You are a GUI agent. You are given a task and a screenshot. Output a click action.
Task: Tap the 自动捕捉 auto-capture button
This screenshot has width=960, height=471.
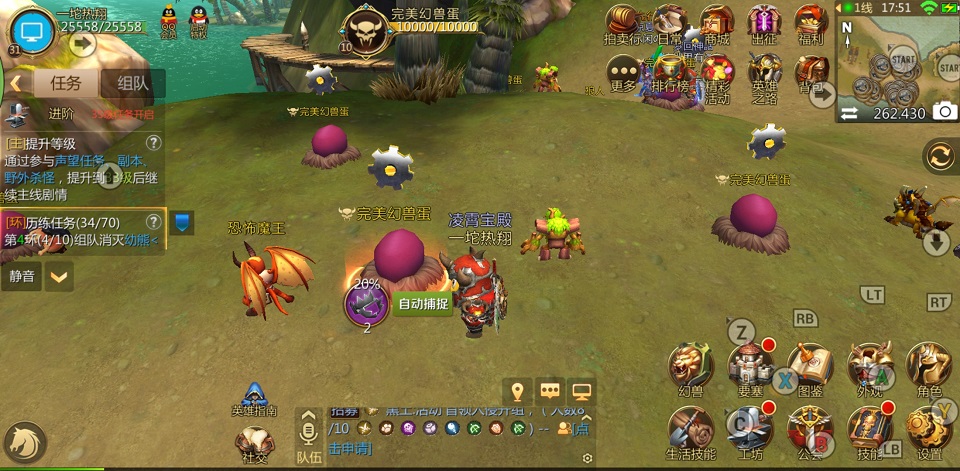pyautogui.click(x=423, y=304)
